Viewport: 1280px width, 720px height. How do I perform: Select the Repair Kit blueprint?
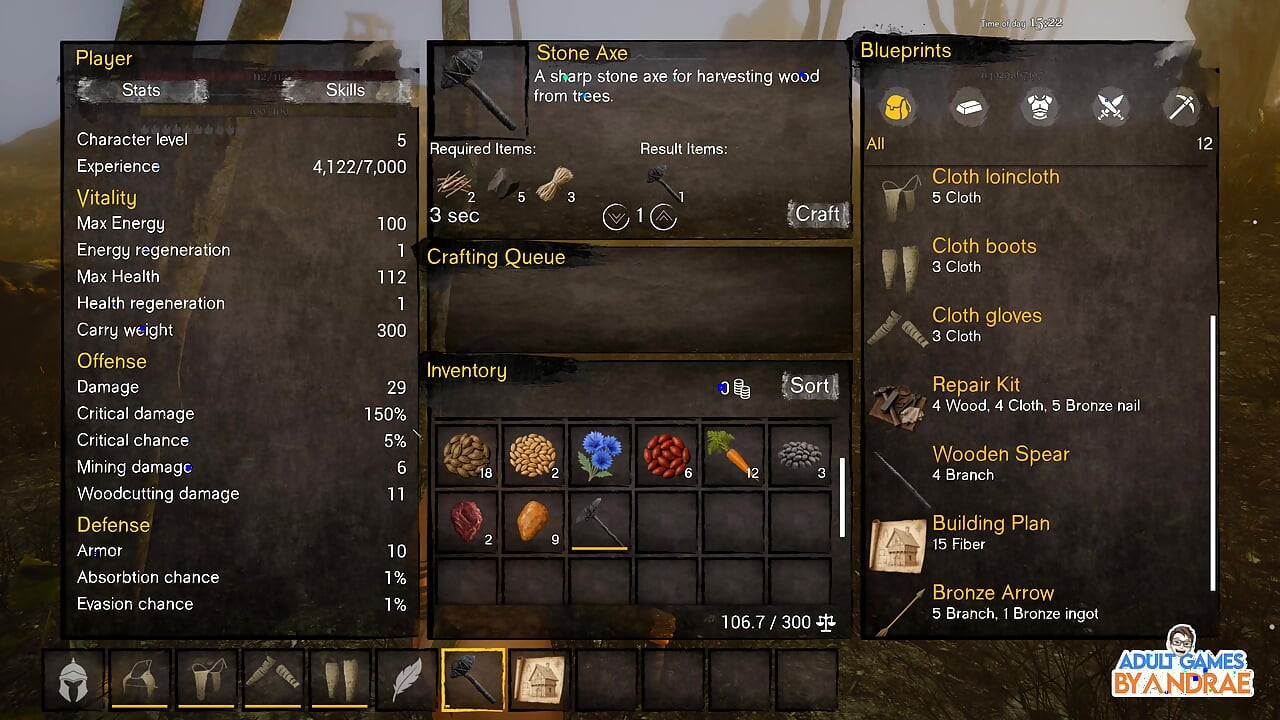coord(975,394)
